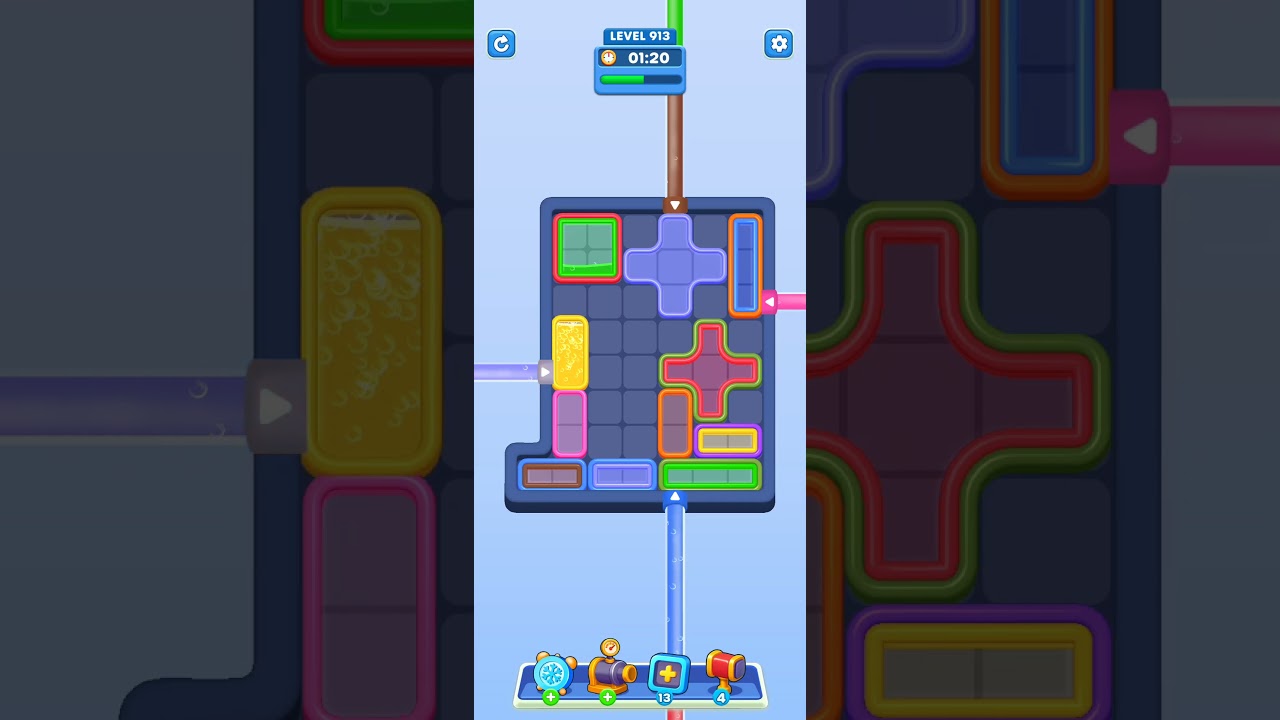This screenshot has height=720, width=1280.
Task: Select the brown block in bottom-left corner
Action: pos(552,475)
